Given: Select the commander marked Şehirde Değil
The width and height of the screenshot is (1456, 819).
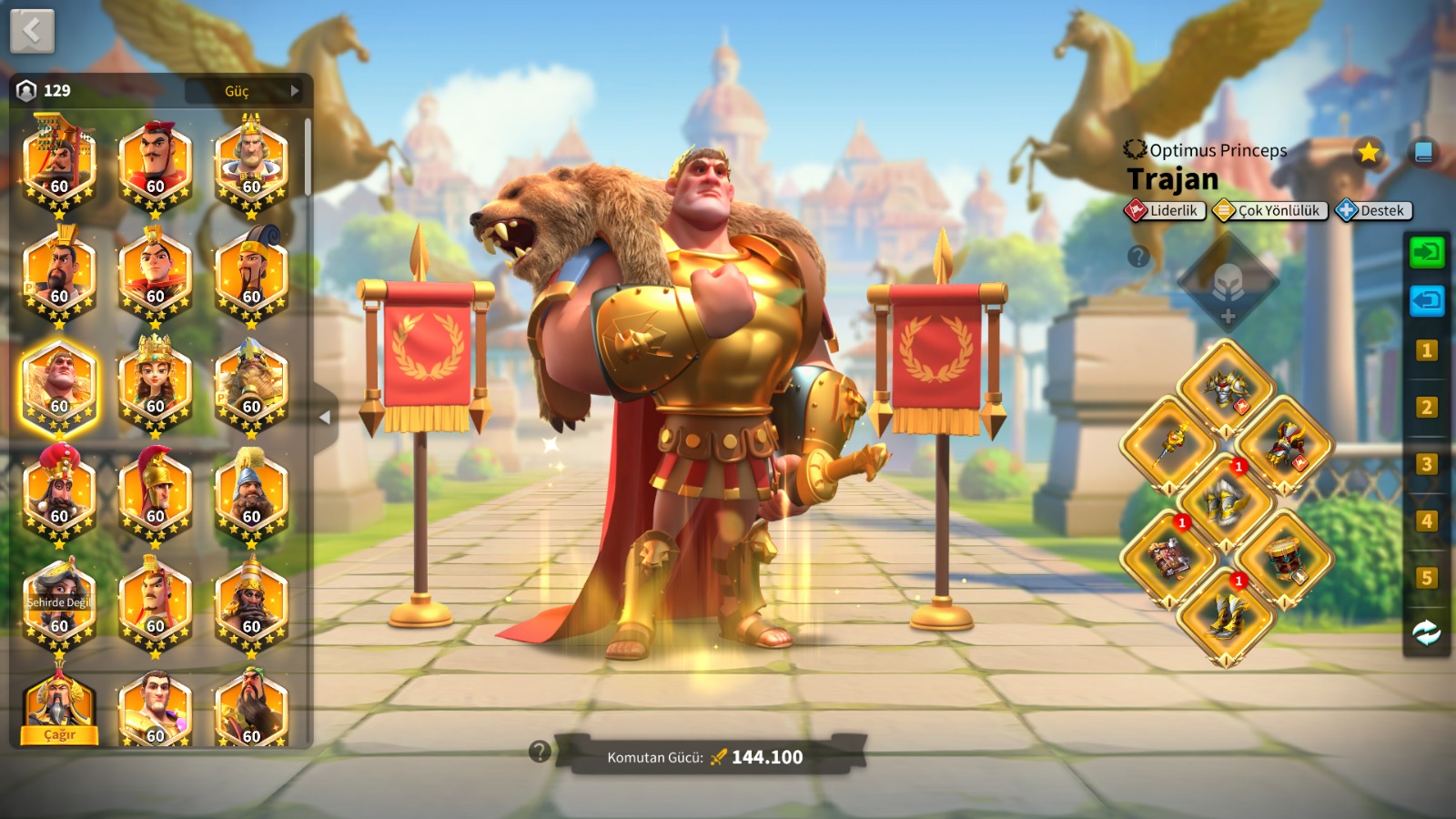Looking at the screenshot, I should click(x=59, y=602).
